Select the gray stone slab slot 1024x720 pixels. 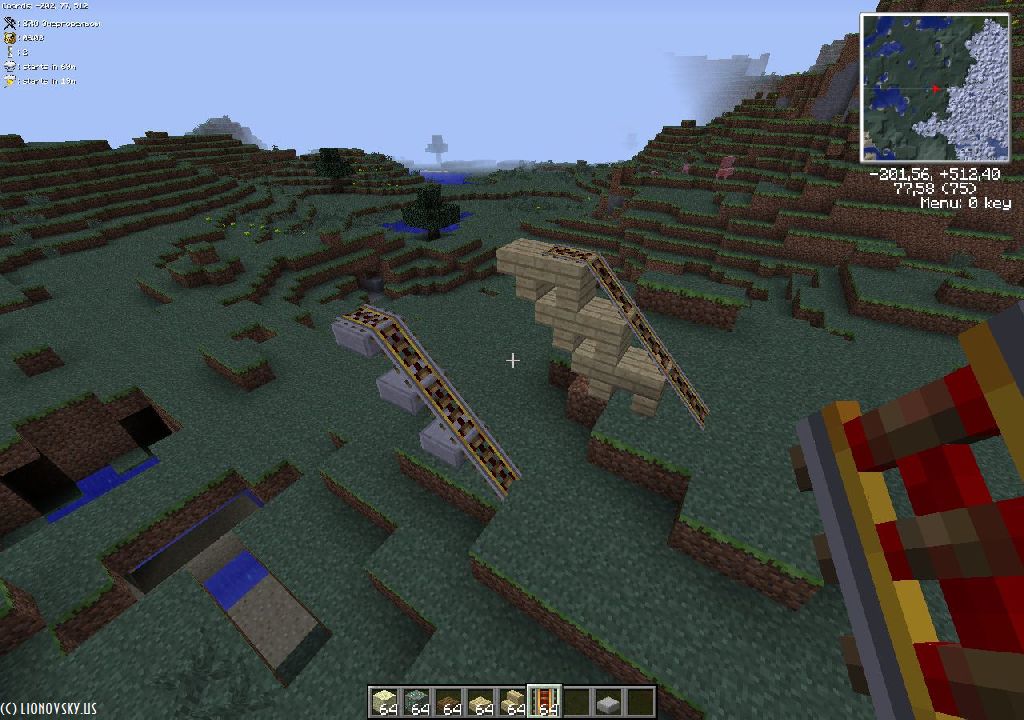(609, 702)
